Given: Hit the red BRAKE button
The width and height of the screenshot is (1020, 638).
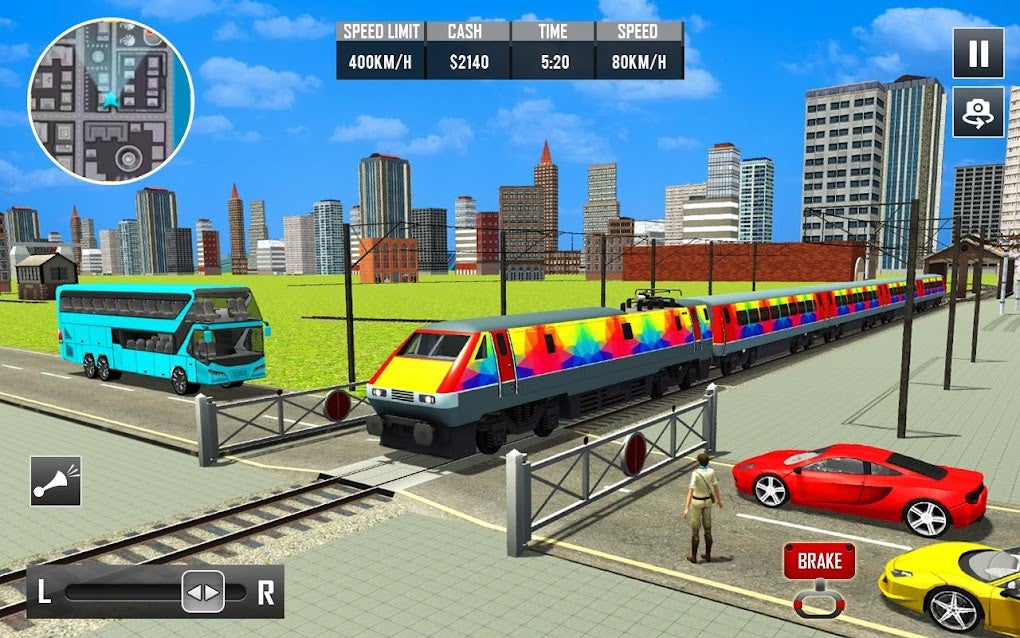Looking at the screenshot, I should (x=818, y=562).
